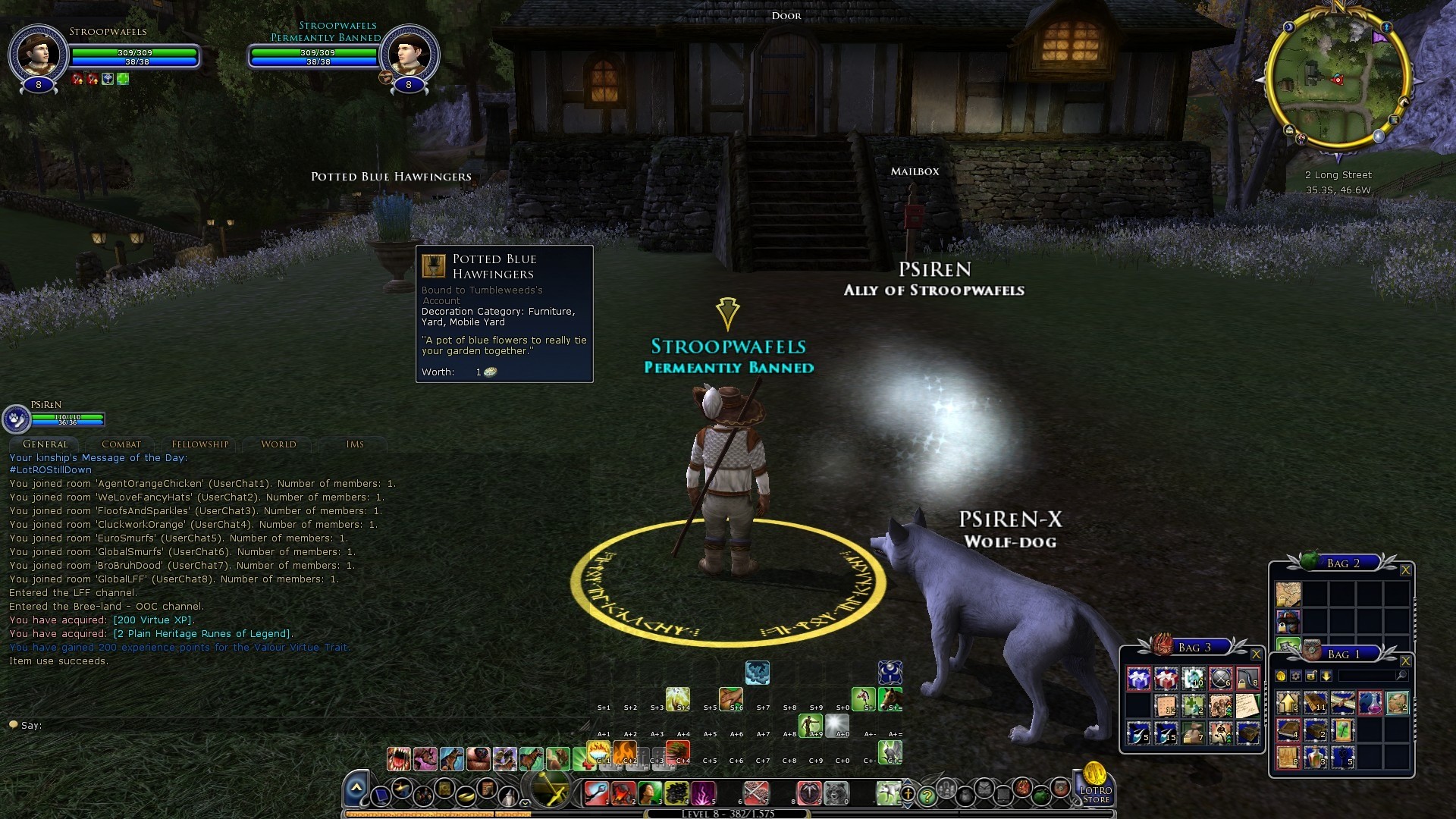This screenshot has height=819, width=1456.
Task: Click the Bag 1 search field
Action: (x=1367, y=676)
